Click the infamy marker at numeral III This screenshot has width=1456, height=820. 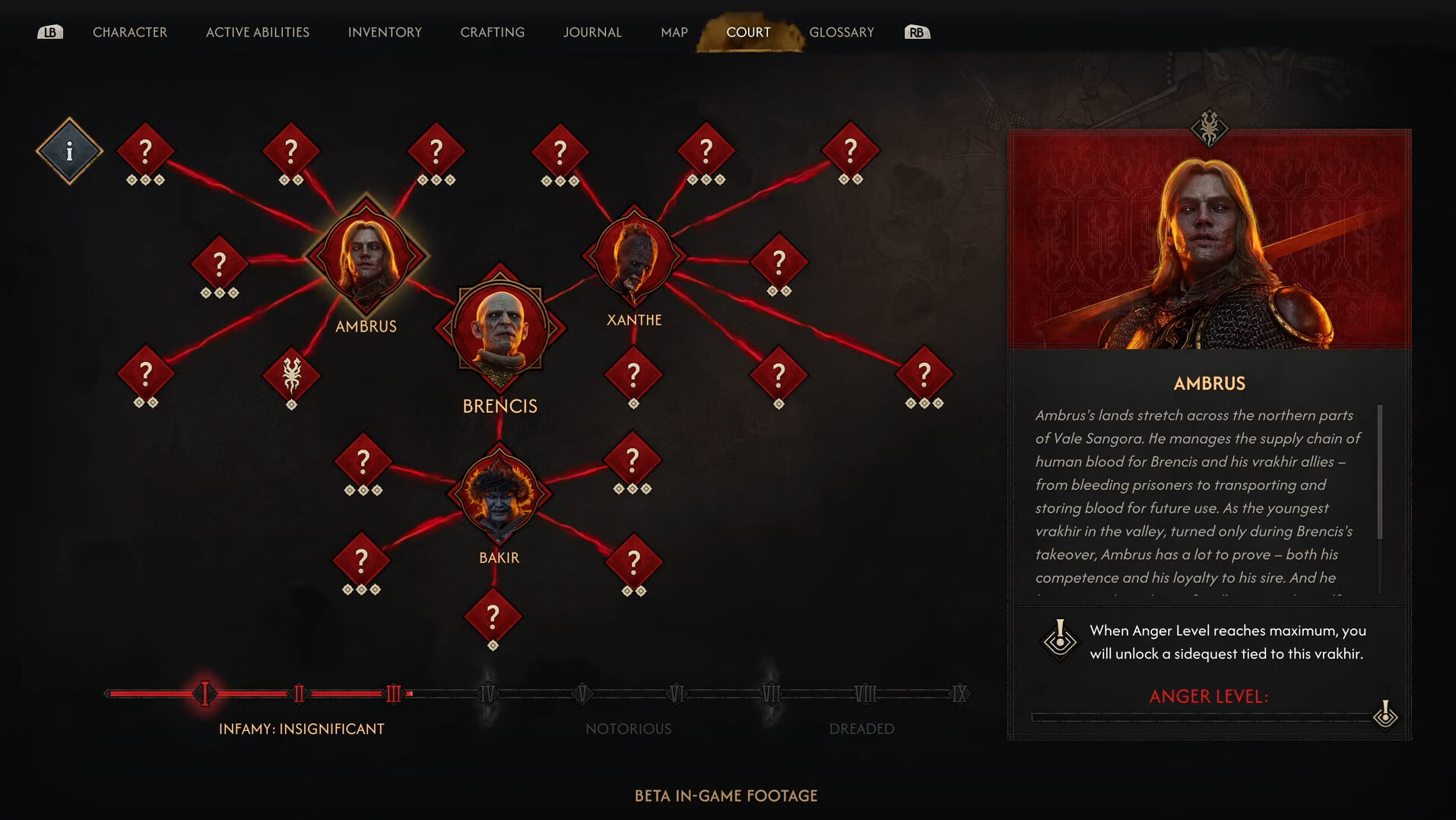[x=392, y=693]
